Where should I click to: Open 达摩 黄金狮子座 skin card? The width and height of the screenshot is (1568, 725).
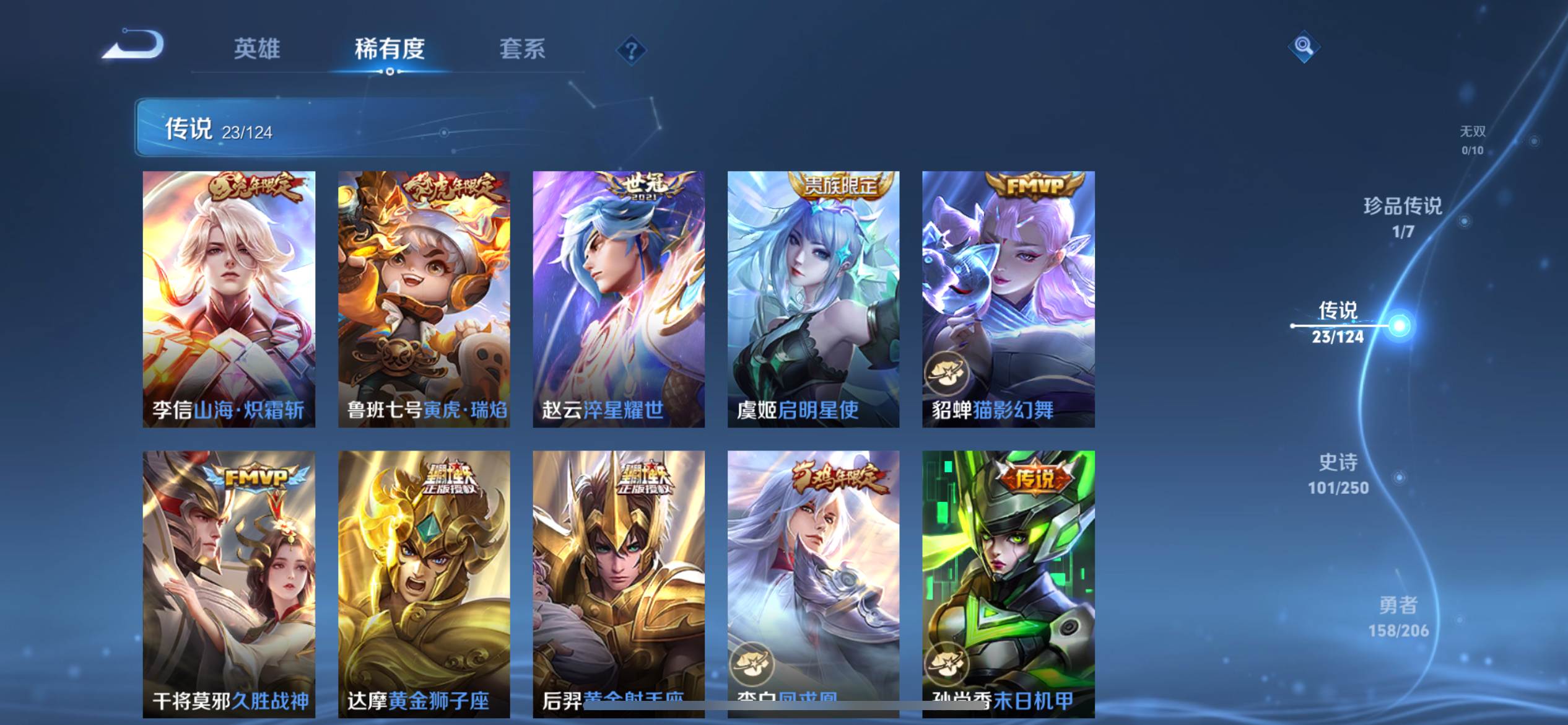coord(424,584)
